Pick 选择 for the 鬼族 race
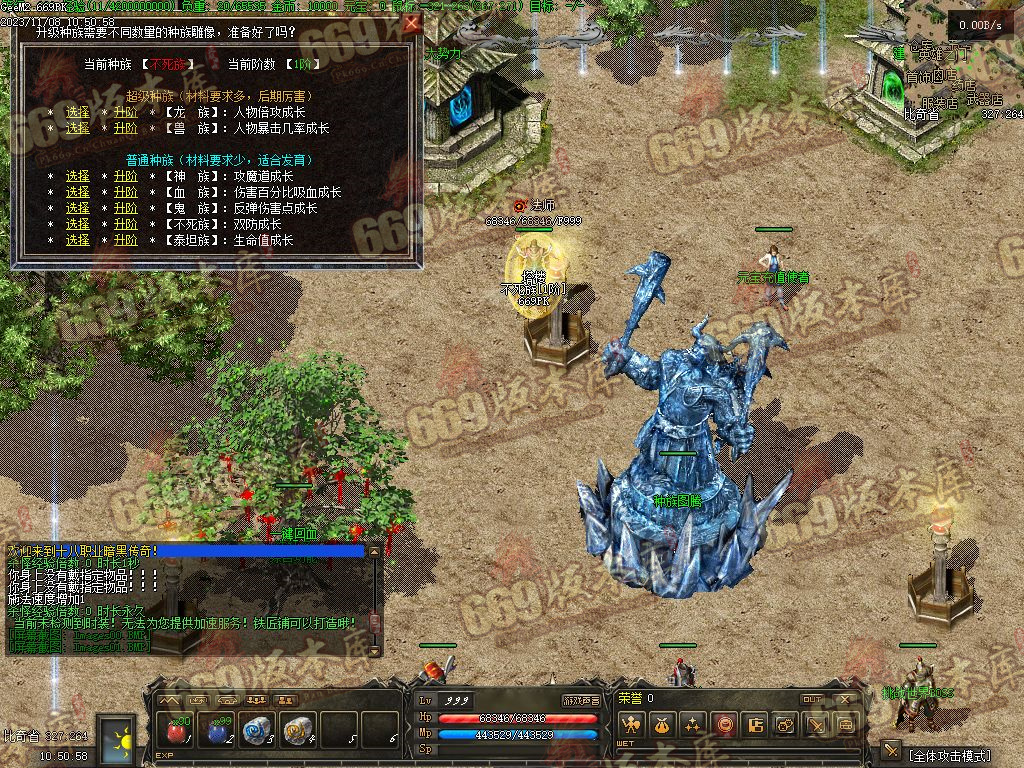 click(78, 208)
